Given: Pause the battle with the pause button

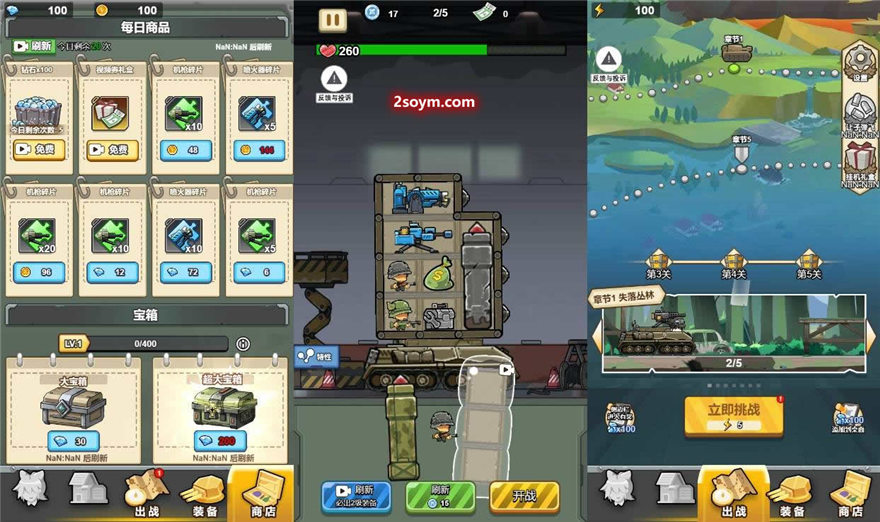Looking at the screenshot, I should 333,18.
